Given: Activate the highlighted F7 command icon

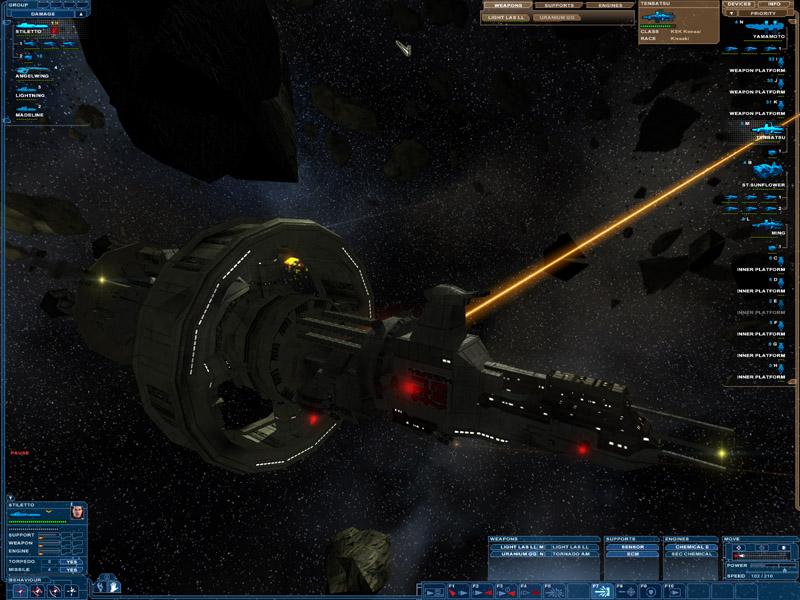Looking at the screenshot, I should [603, 591].
